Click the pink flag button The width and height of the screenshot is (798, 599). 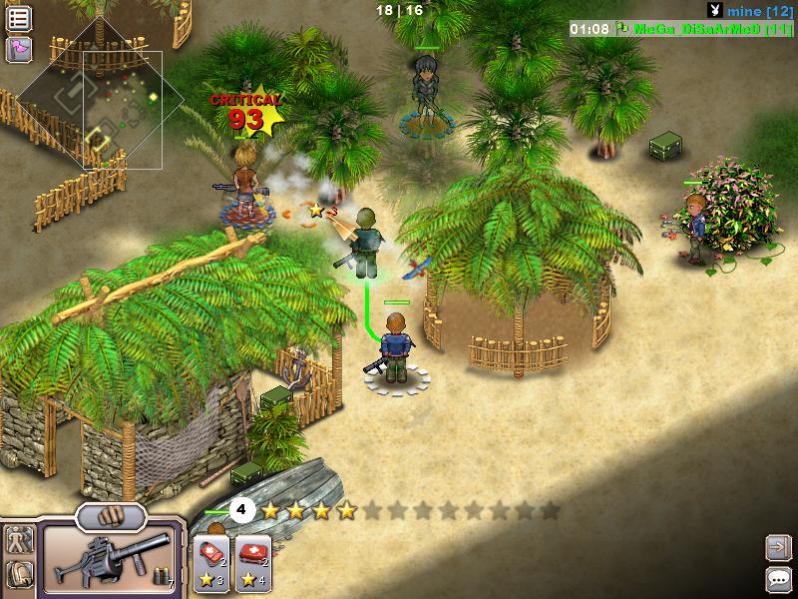tap(19, 49)
